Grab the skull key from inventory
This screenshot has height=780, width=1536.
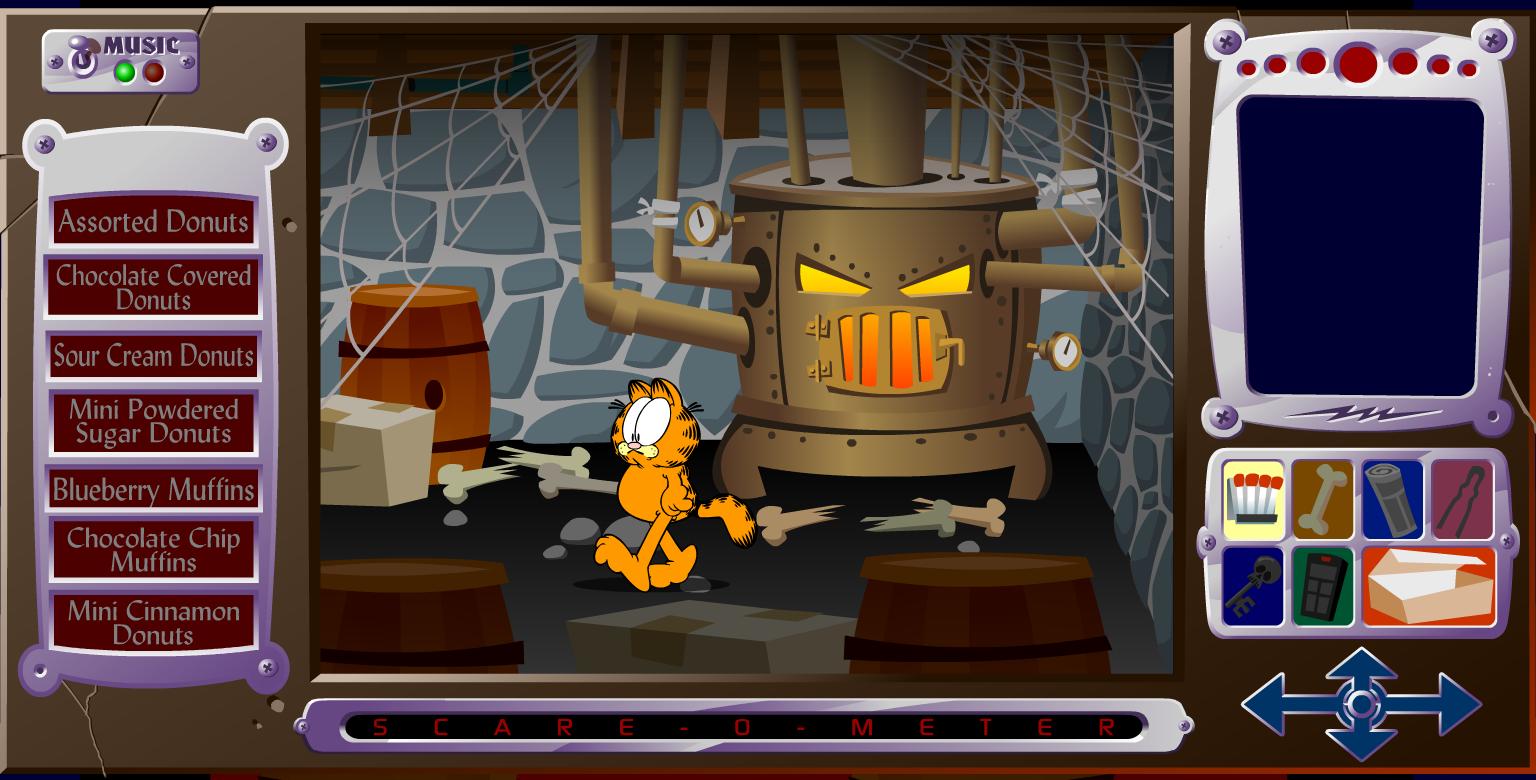1251,585
